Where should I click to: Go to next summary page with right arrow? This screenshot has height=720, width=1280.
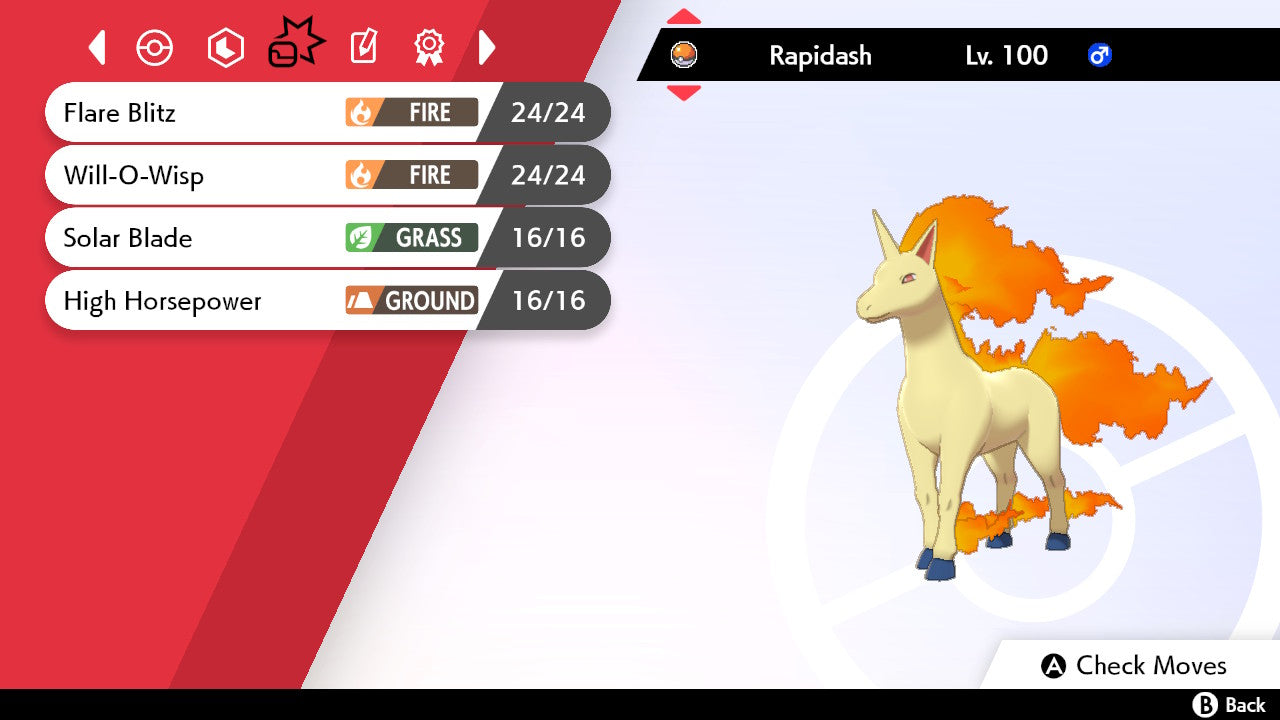pyautogui.click(x=487, y=47)
